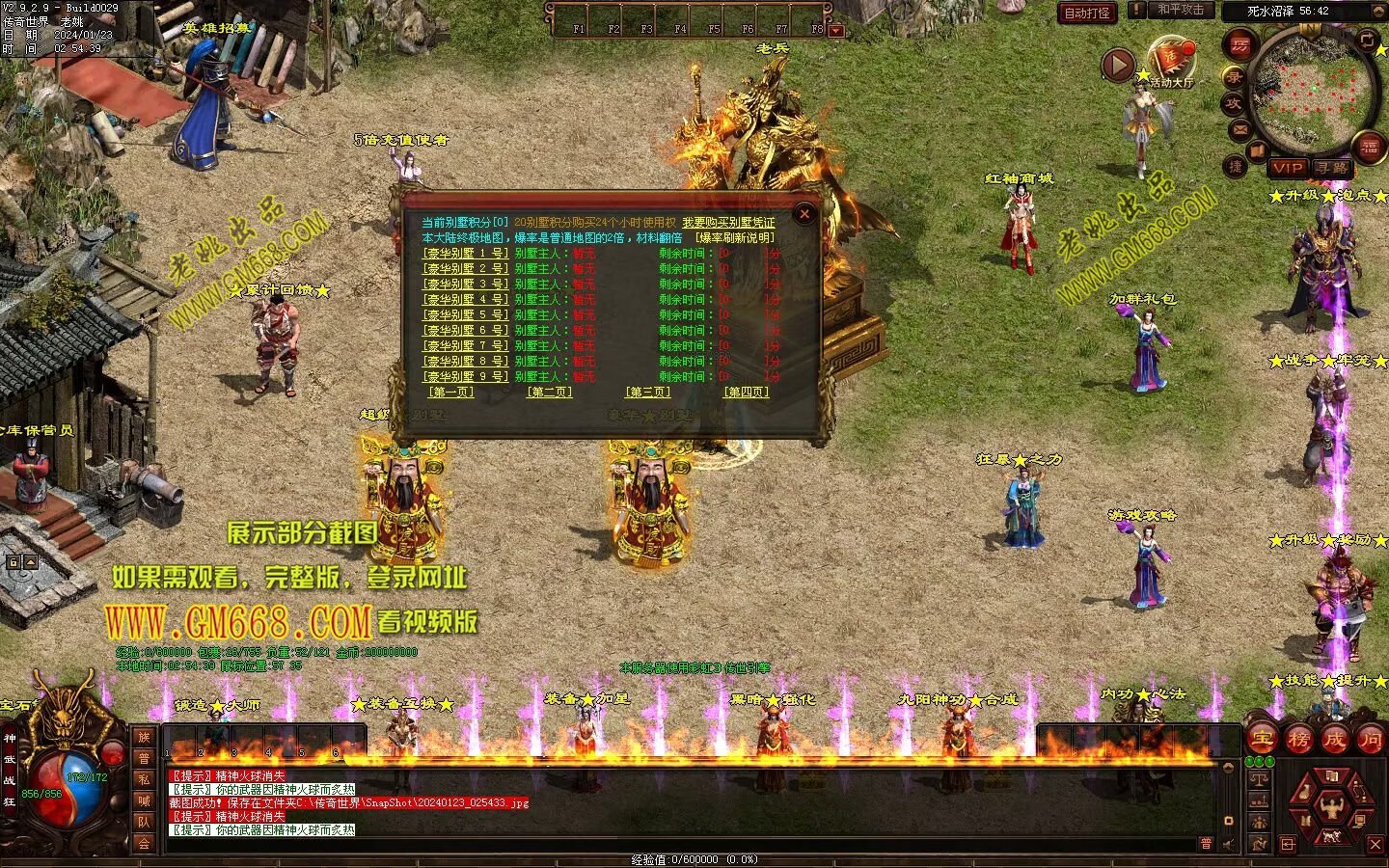Change the 和平攻击 attack mode
This screenshot has height=868, width=1389.
tap(1181, 11)
